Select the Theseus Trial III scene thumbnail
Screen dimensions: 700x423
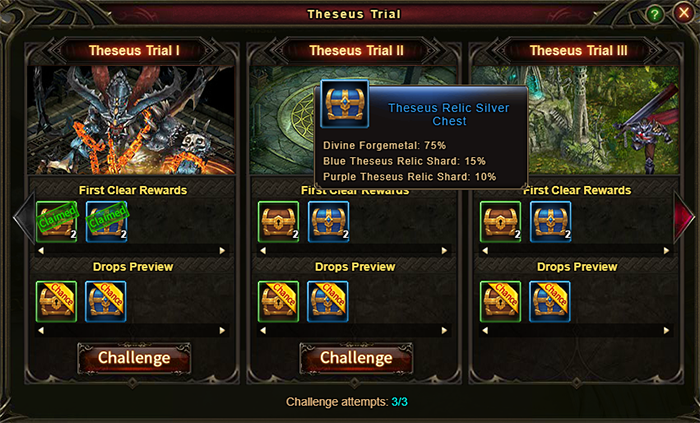pos(578,120)
